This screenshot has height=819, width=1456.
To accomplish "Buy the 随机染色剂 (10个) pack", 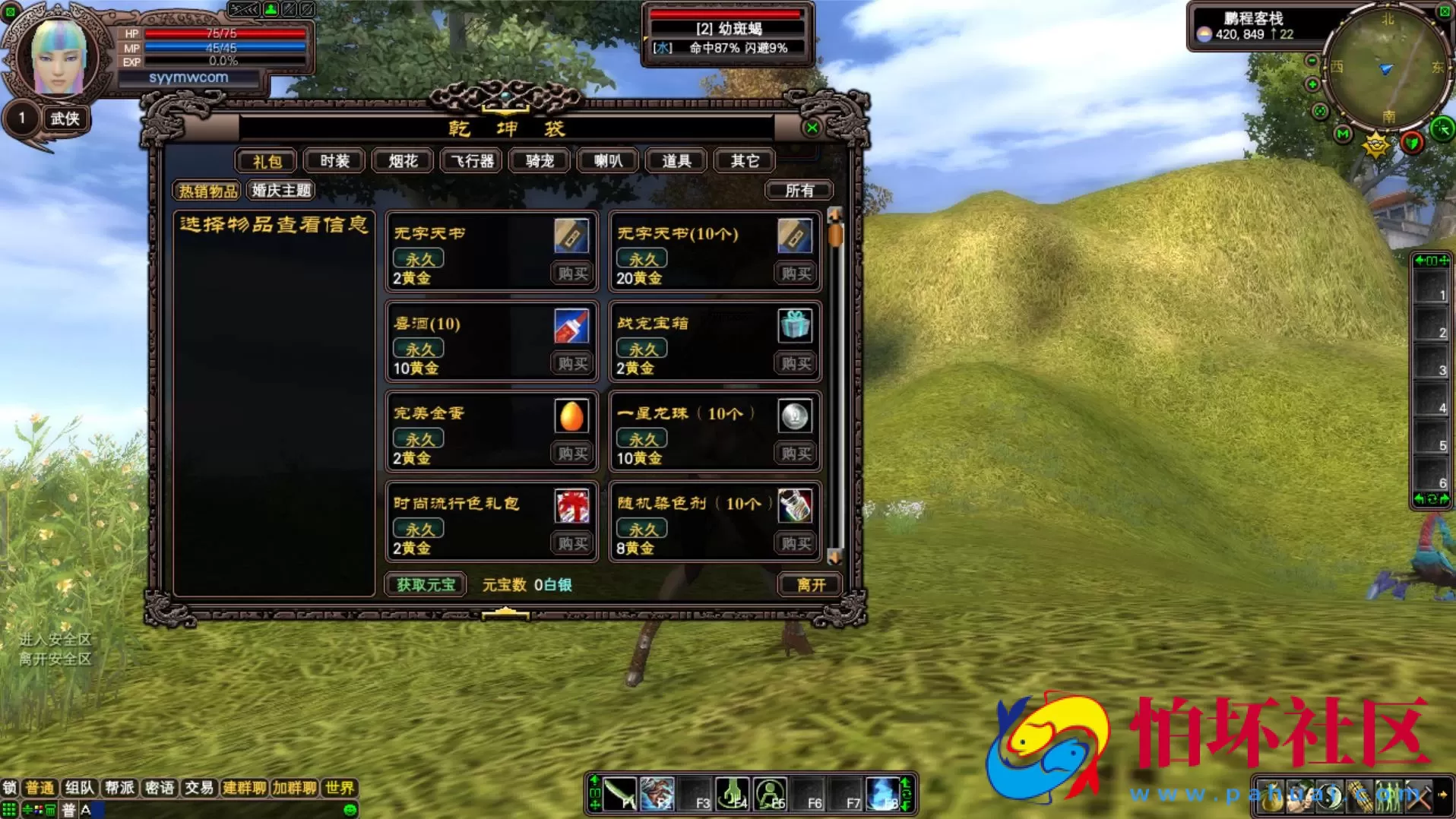I will pyautogui.click(x=796, y=543).
